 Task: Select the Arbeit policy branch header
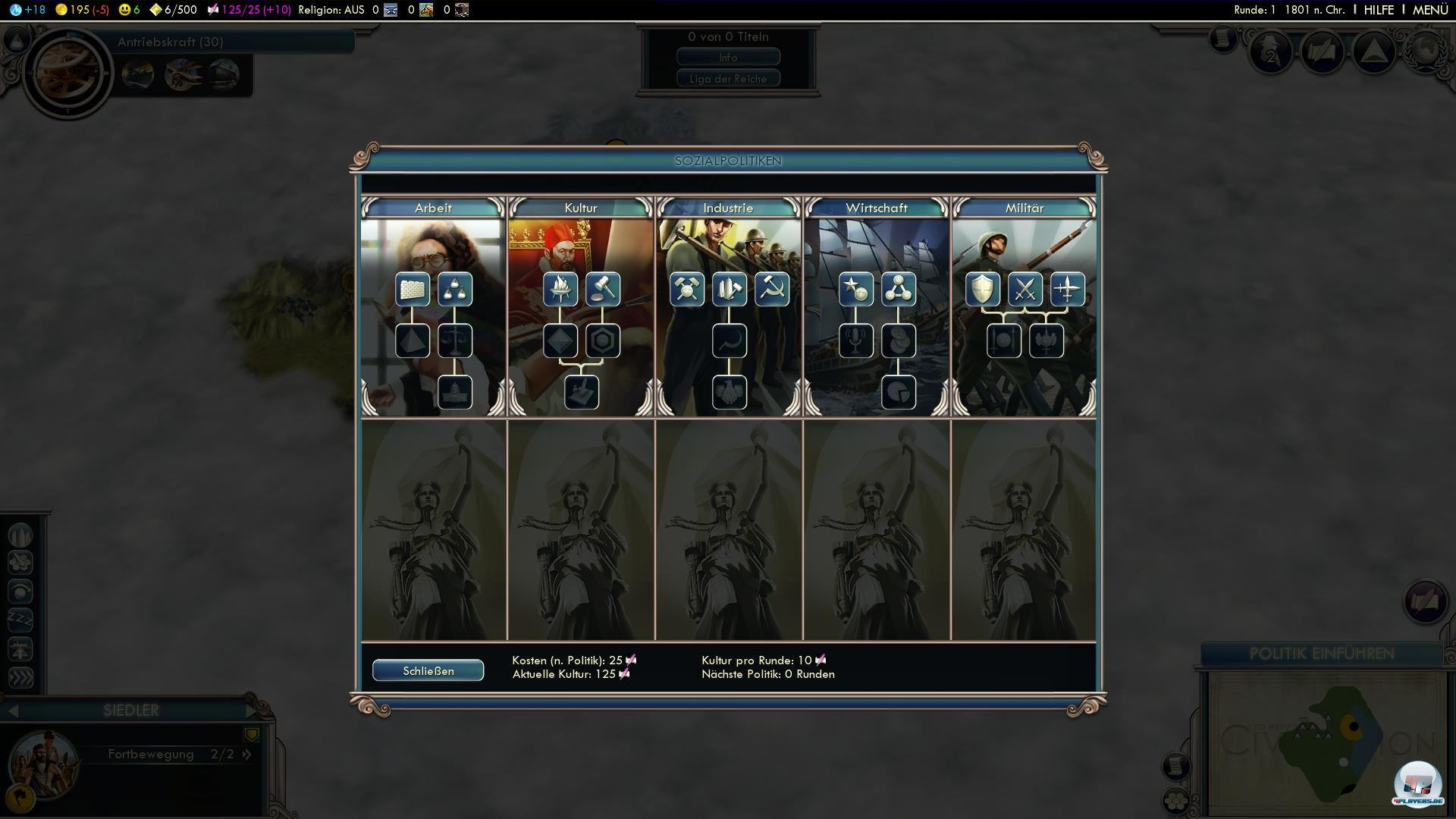click(433, 208)
